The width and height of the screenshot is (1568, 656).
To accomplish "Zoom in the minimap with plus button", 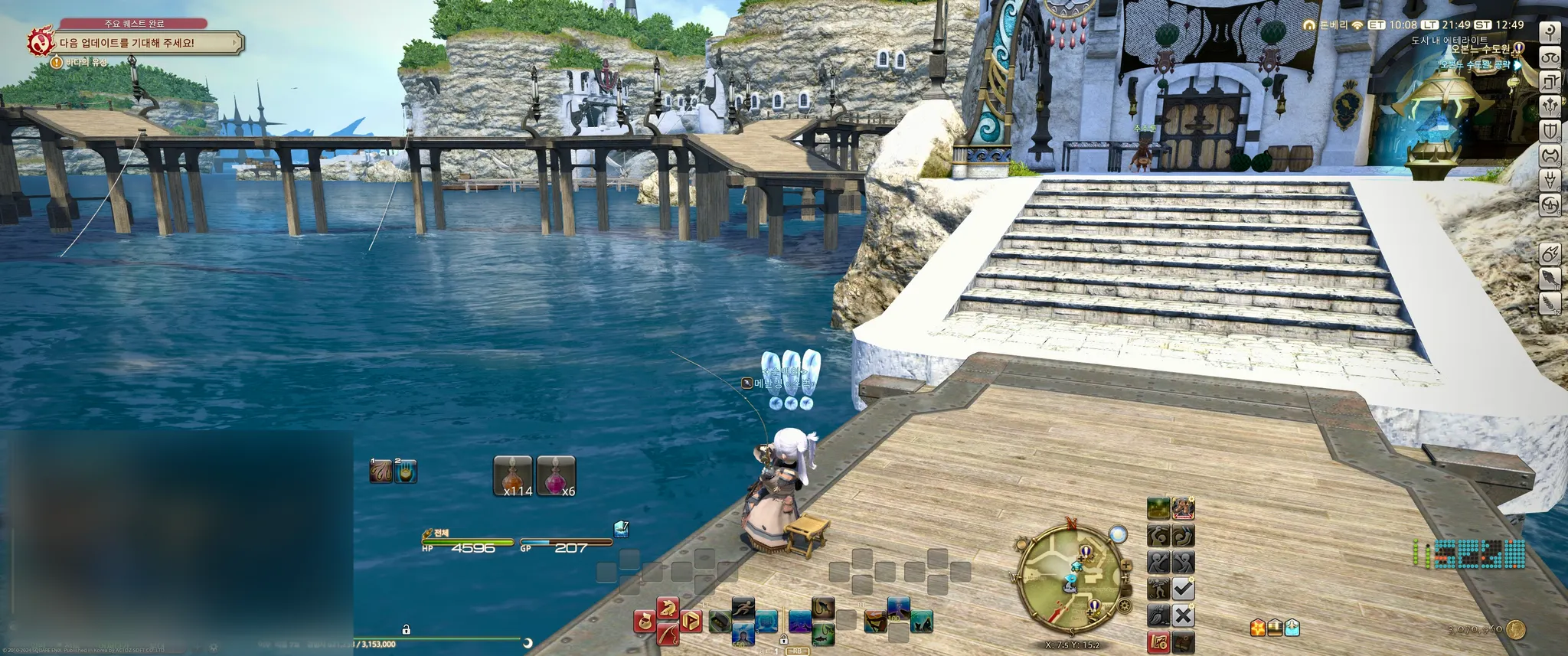I will point(1126,566).
